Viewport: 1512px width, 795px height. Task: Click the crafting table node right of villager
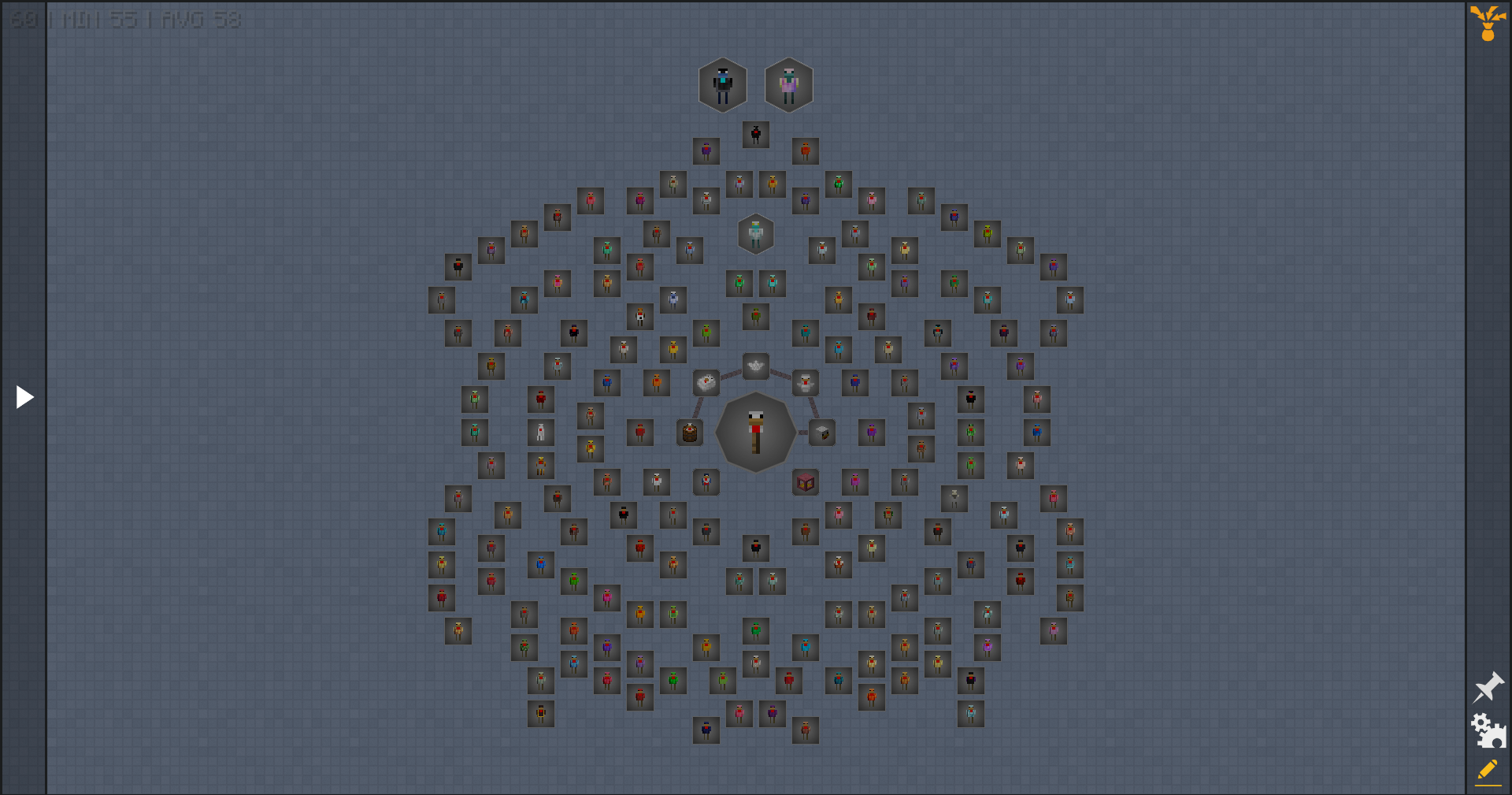coord(821,432)
